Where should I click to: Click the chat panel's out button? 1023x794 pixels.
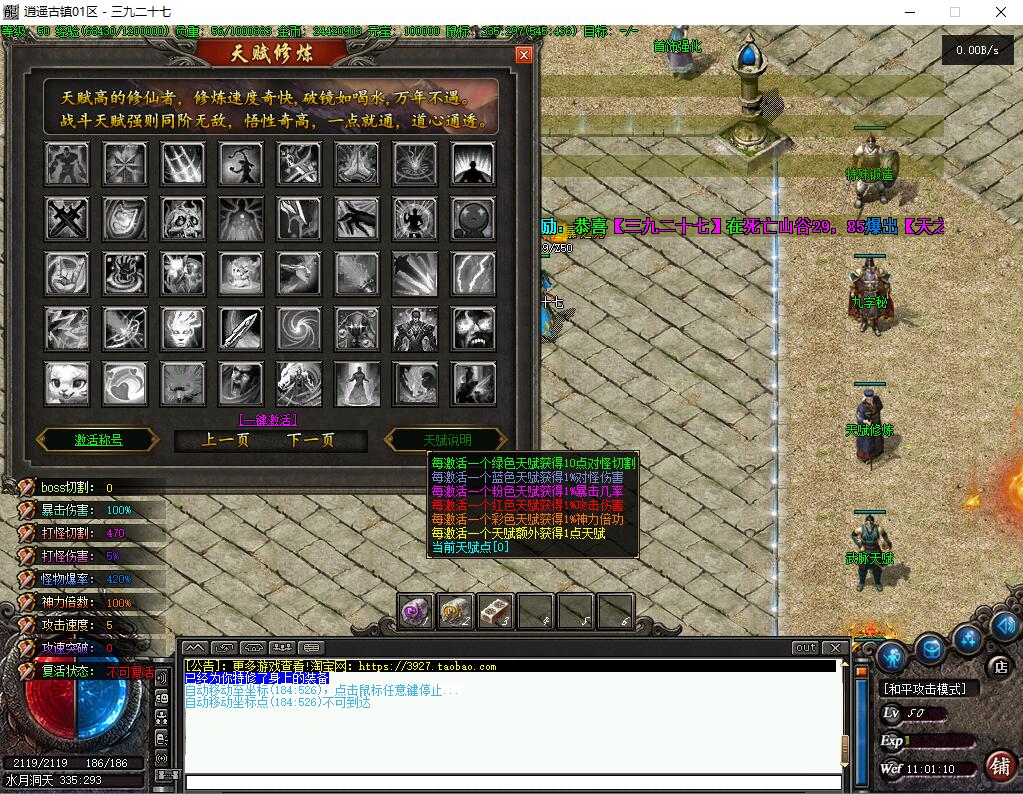805,648
